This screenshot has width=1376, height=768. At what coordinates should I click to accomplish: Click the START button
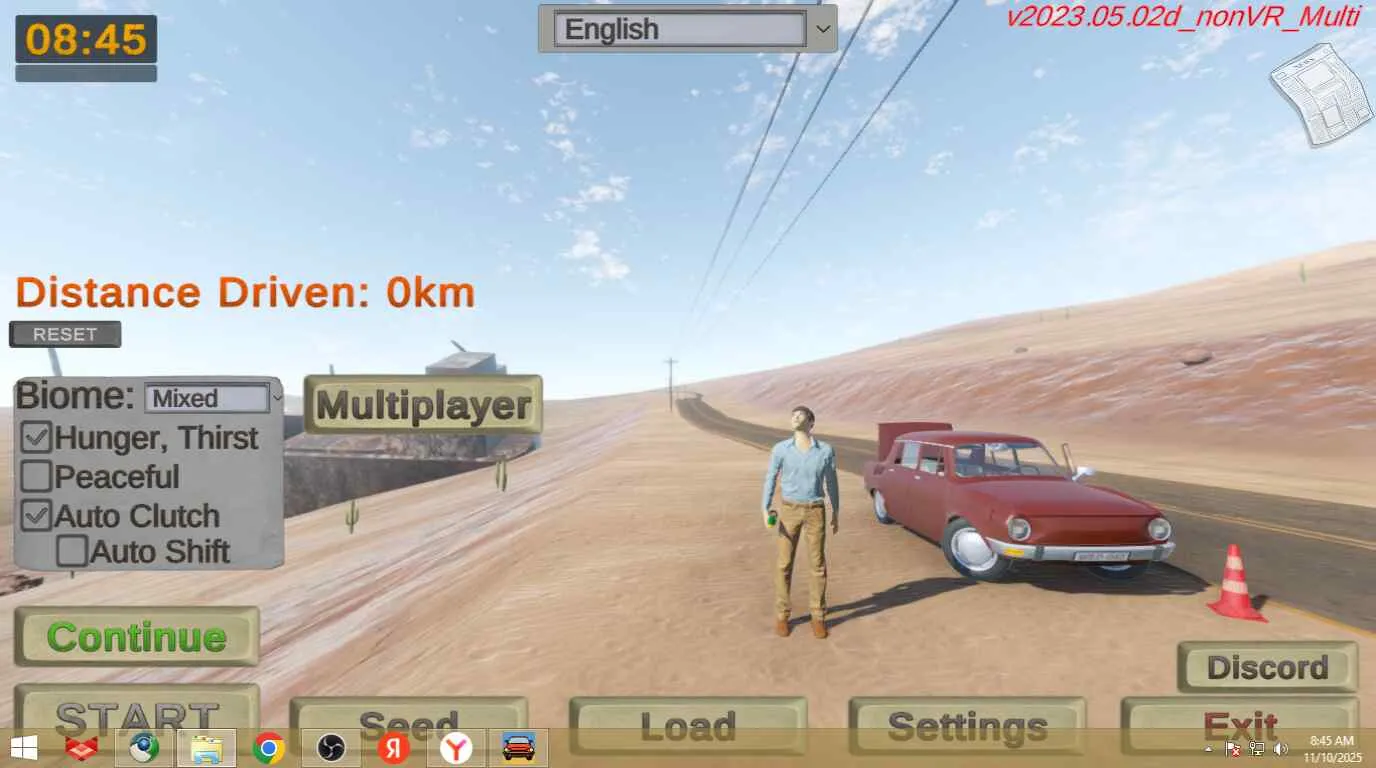click(x=137, y=710)
